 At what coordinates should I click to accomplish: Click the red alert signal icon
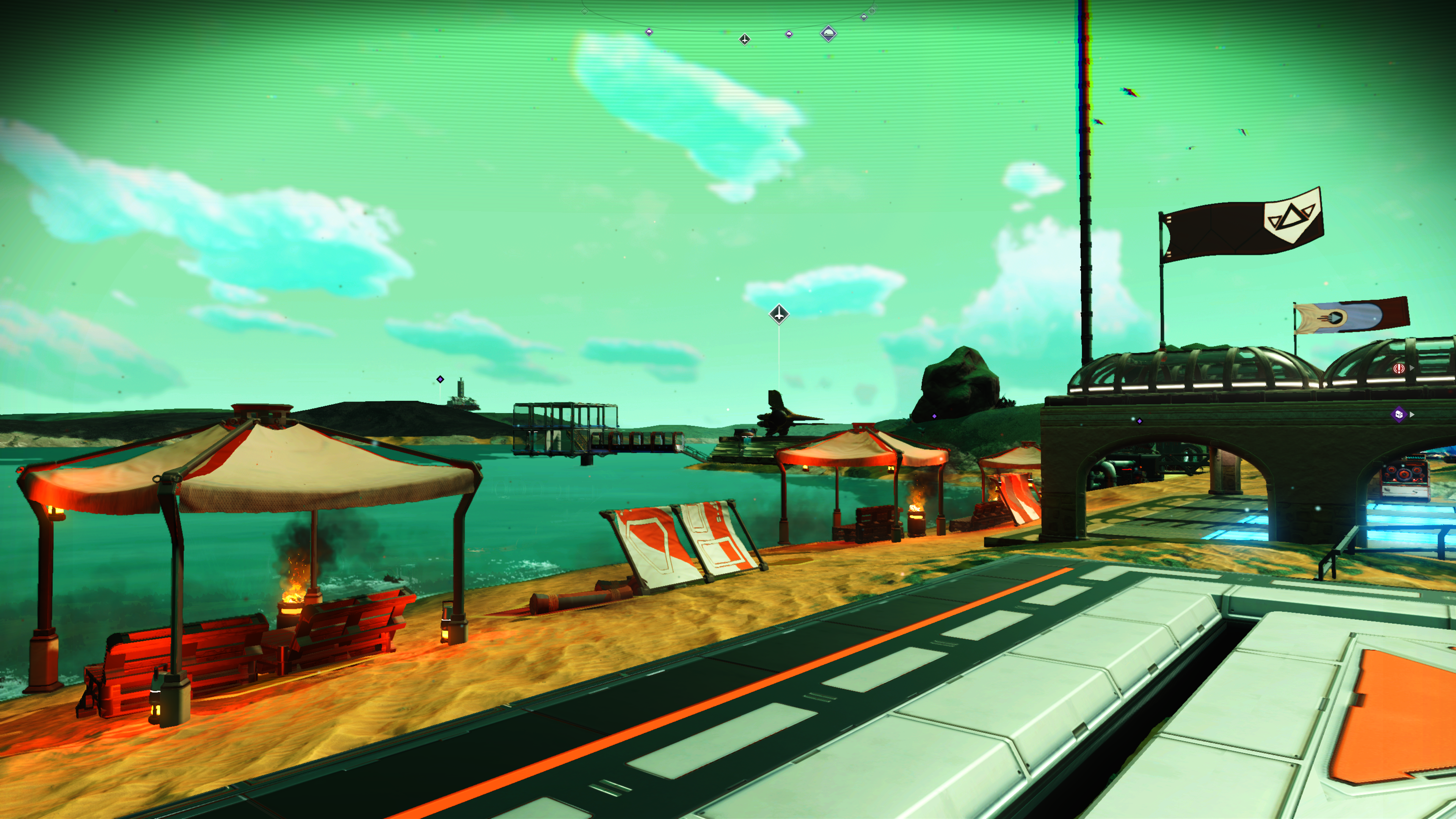tap(1399, 369)
